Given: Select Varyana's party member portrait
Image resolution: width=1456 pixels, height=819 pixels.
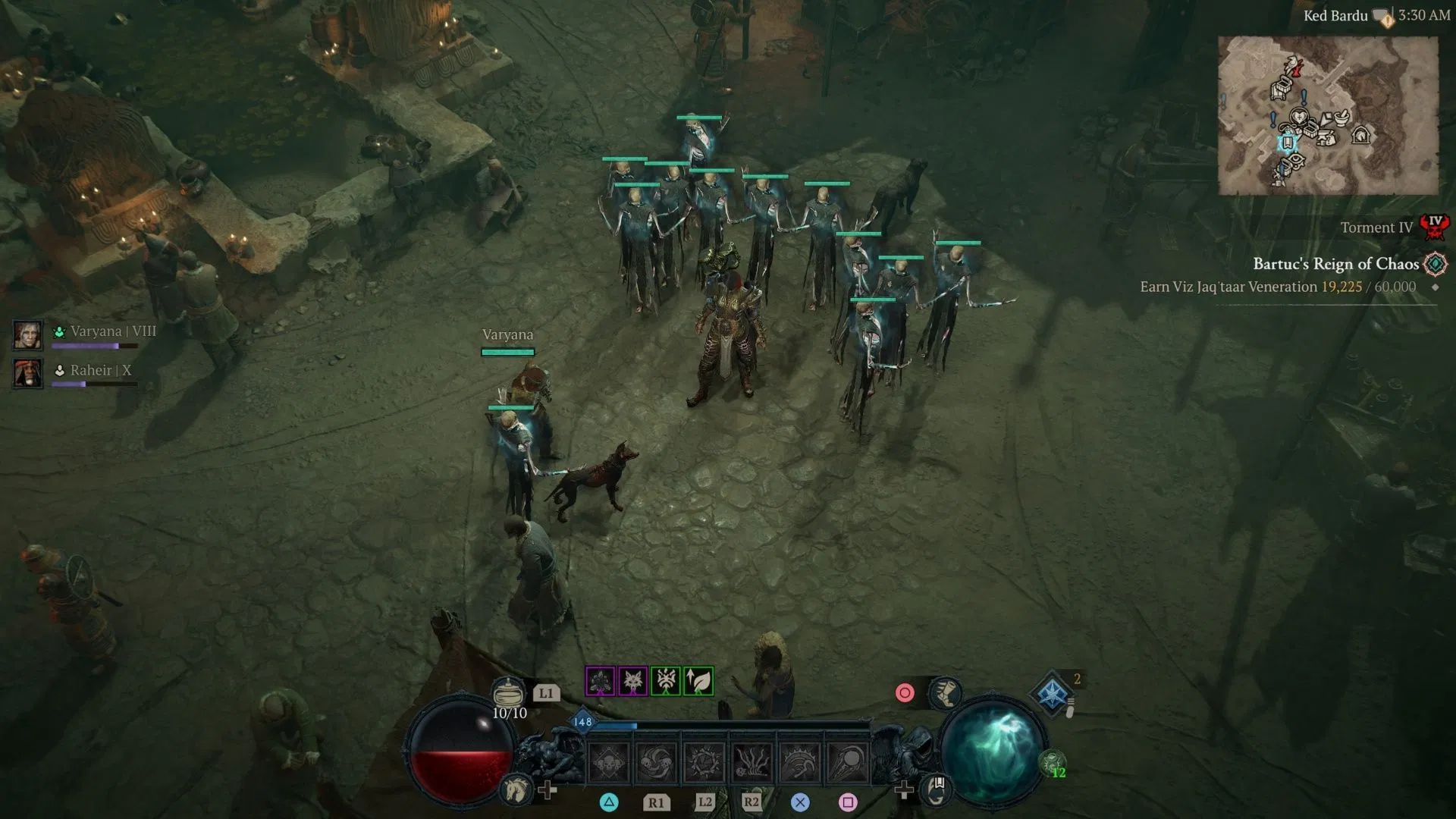Looking at the screenshot, I should click(29, 334).
